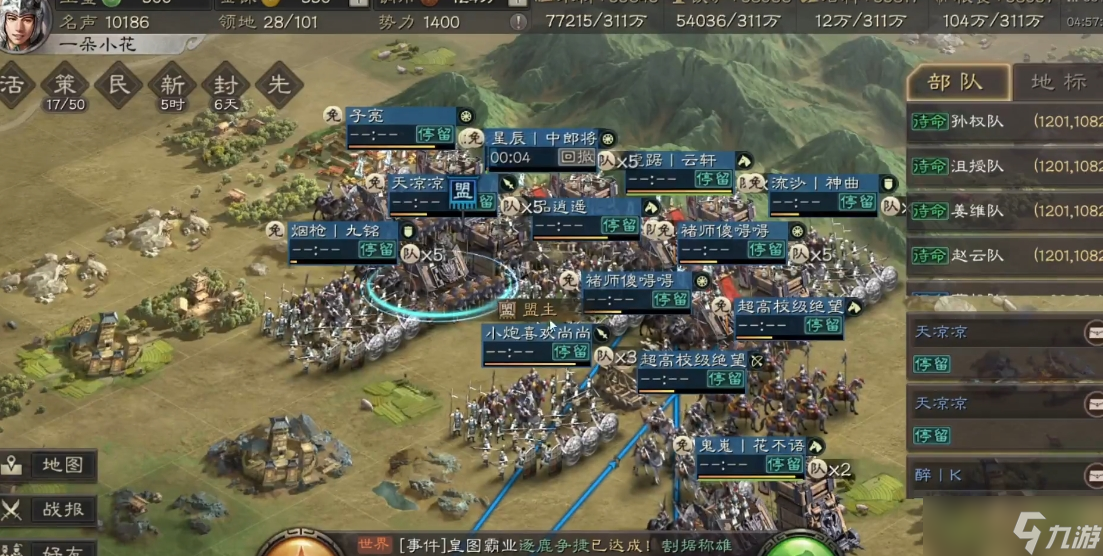Open the 世界 world chat channel
Viewport: 1103px width, 556px height.
374,545
